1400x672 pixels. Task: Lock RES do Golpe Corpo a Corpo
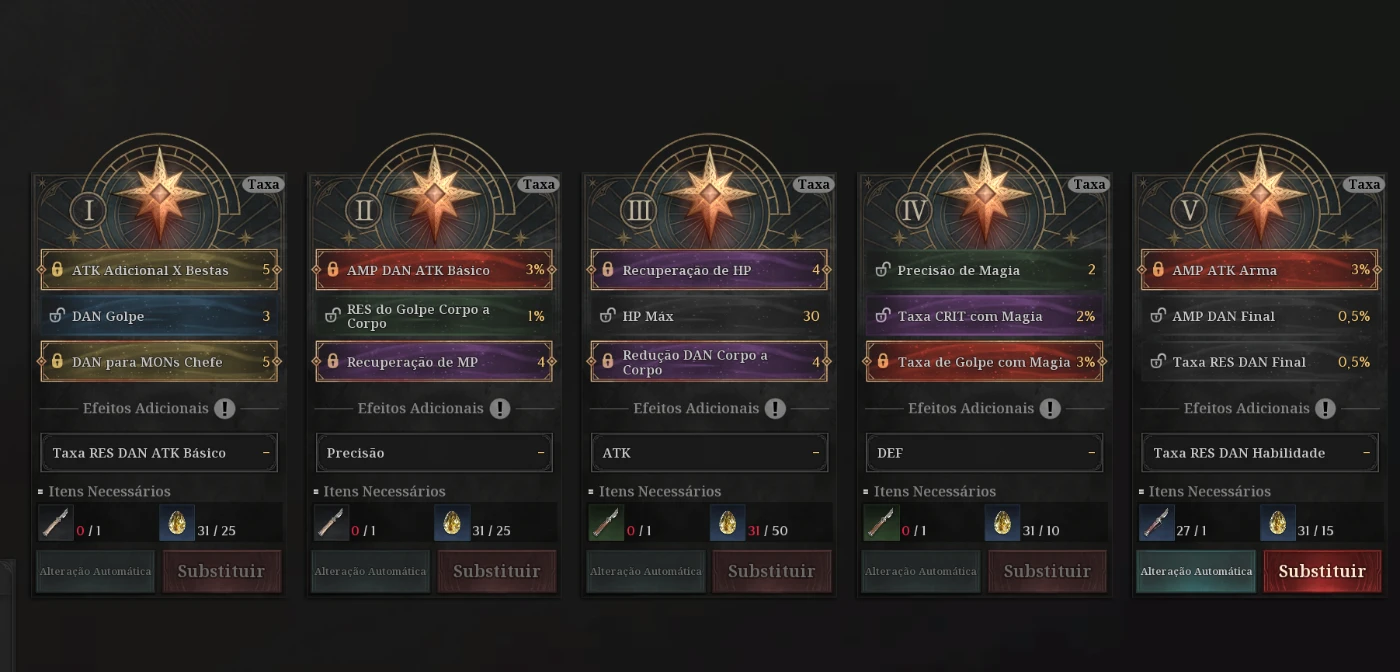(332, 316)
